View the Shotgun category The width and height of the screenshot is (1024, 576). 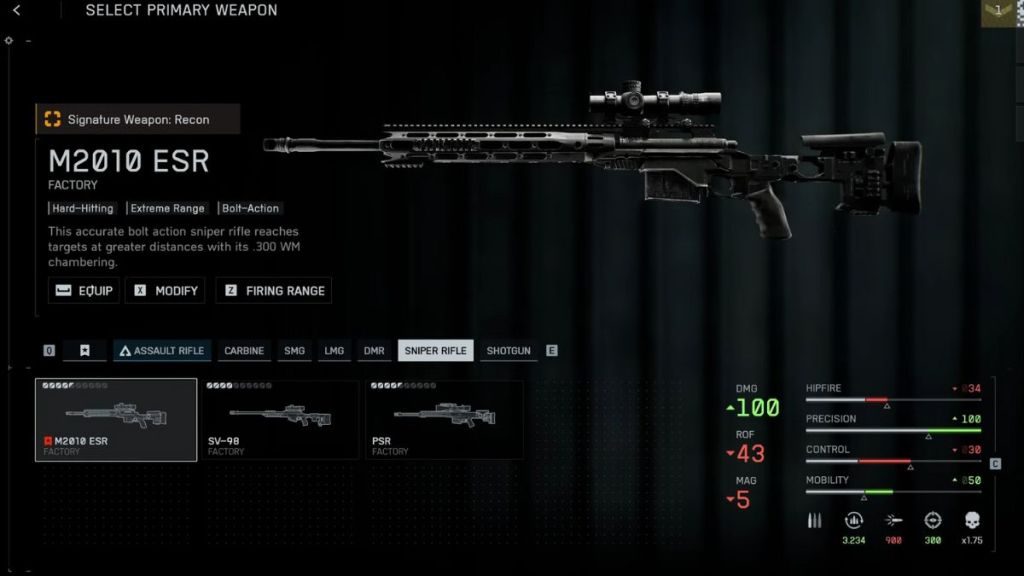508,351
